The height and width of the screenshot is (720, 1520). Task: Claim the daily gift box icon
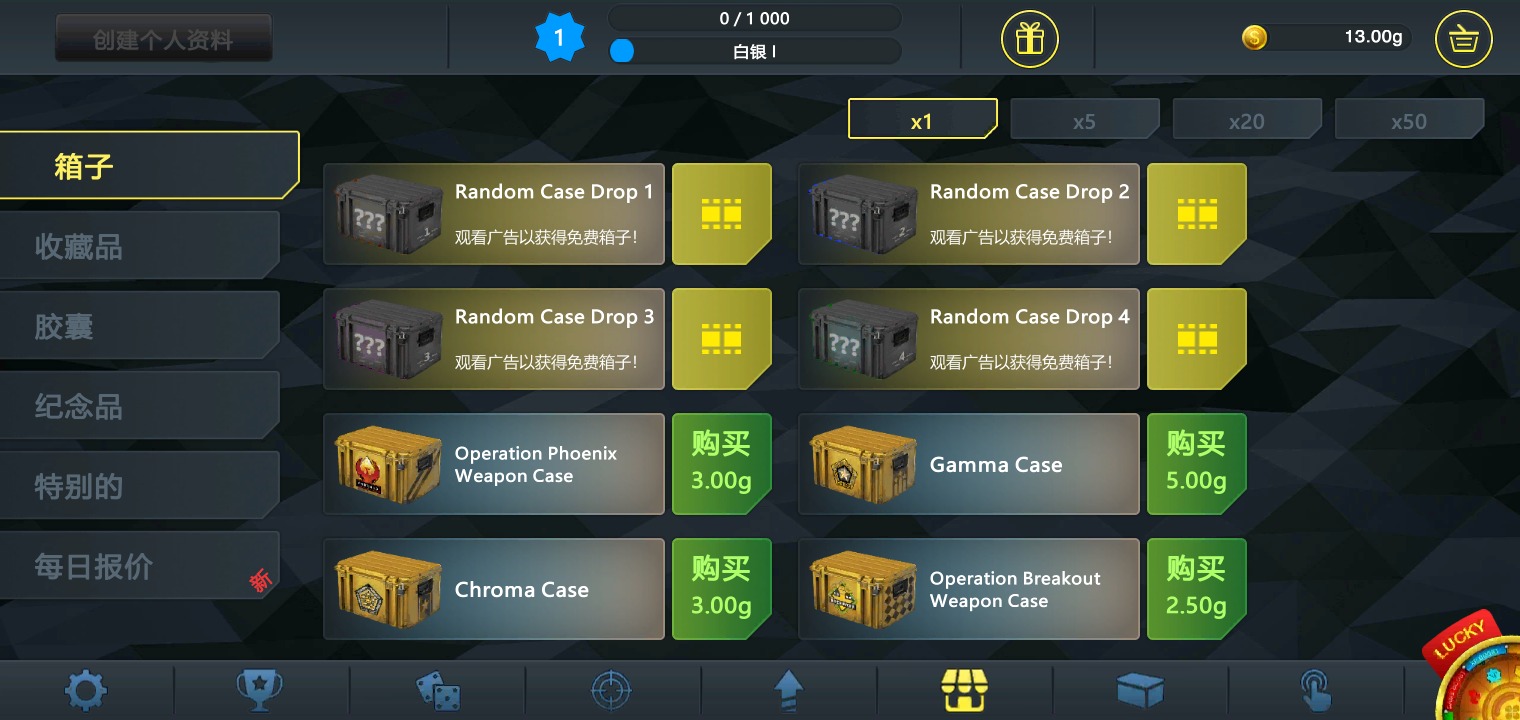coord(1029,38)
